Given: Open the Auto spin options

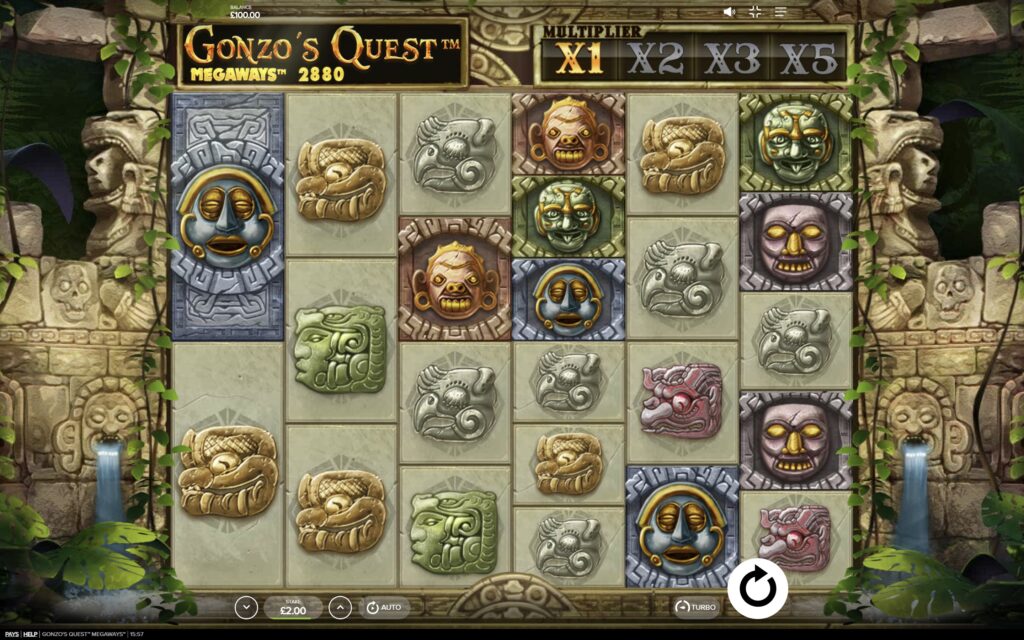Looking at the screenshot, I should point(383,607).
